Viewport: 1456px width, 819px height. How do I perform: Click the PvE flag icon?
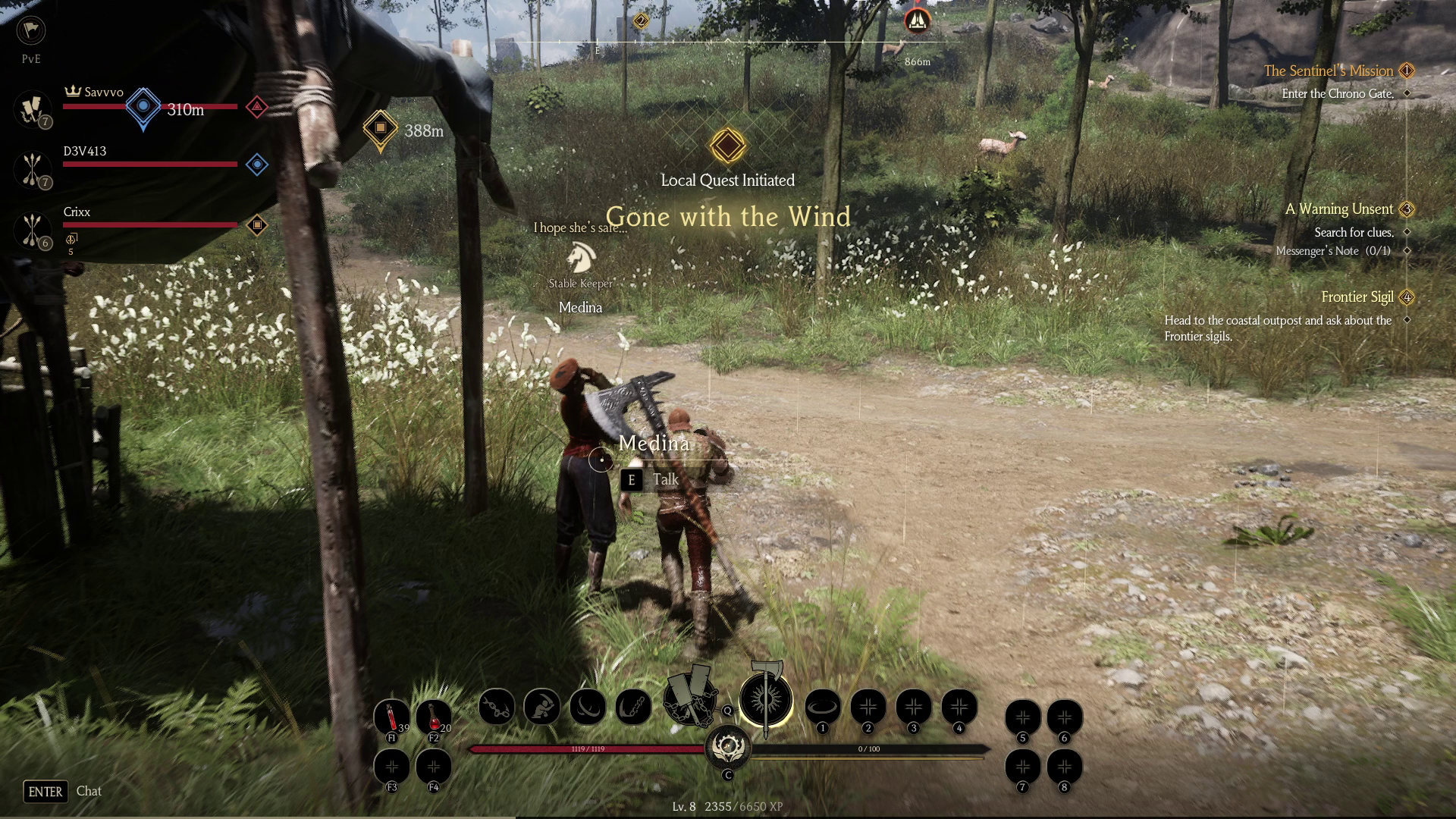coord(31,30)
